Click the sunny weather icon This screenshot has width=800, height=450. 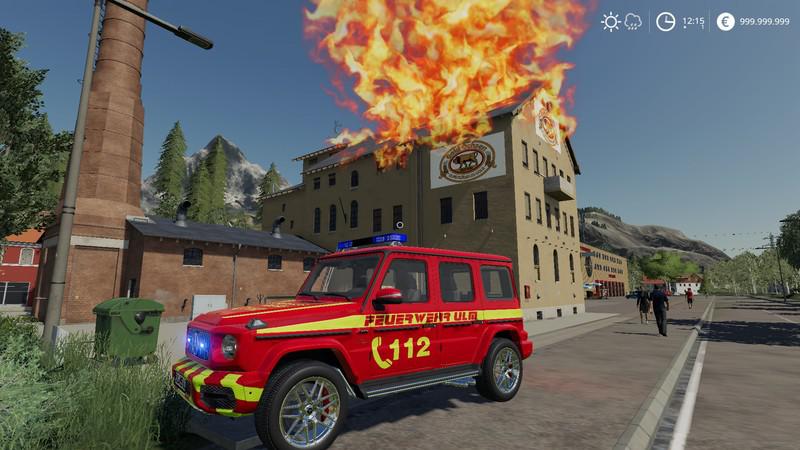(610, 21)
